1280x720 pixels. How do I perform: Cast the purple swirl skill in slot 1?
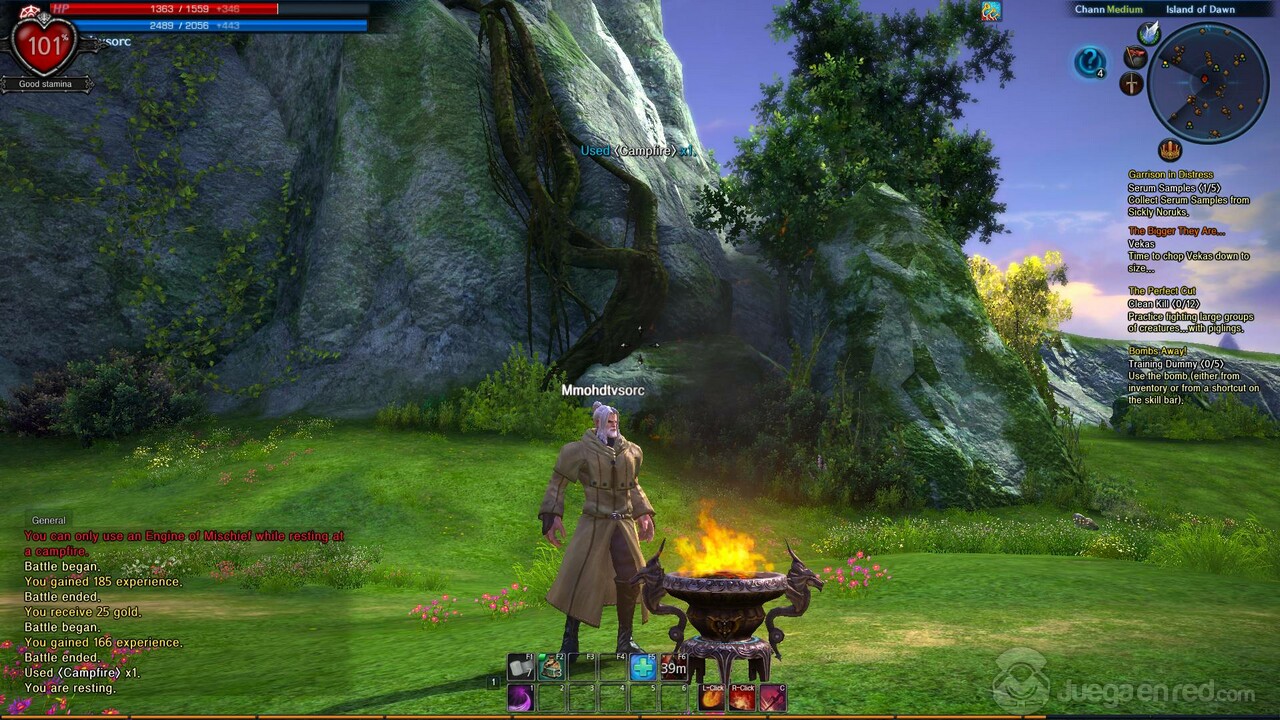click(521, 698)
